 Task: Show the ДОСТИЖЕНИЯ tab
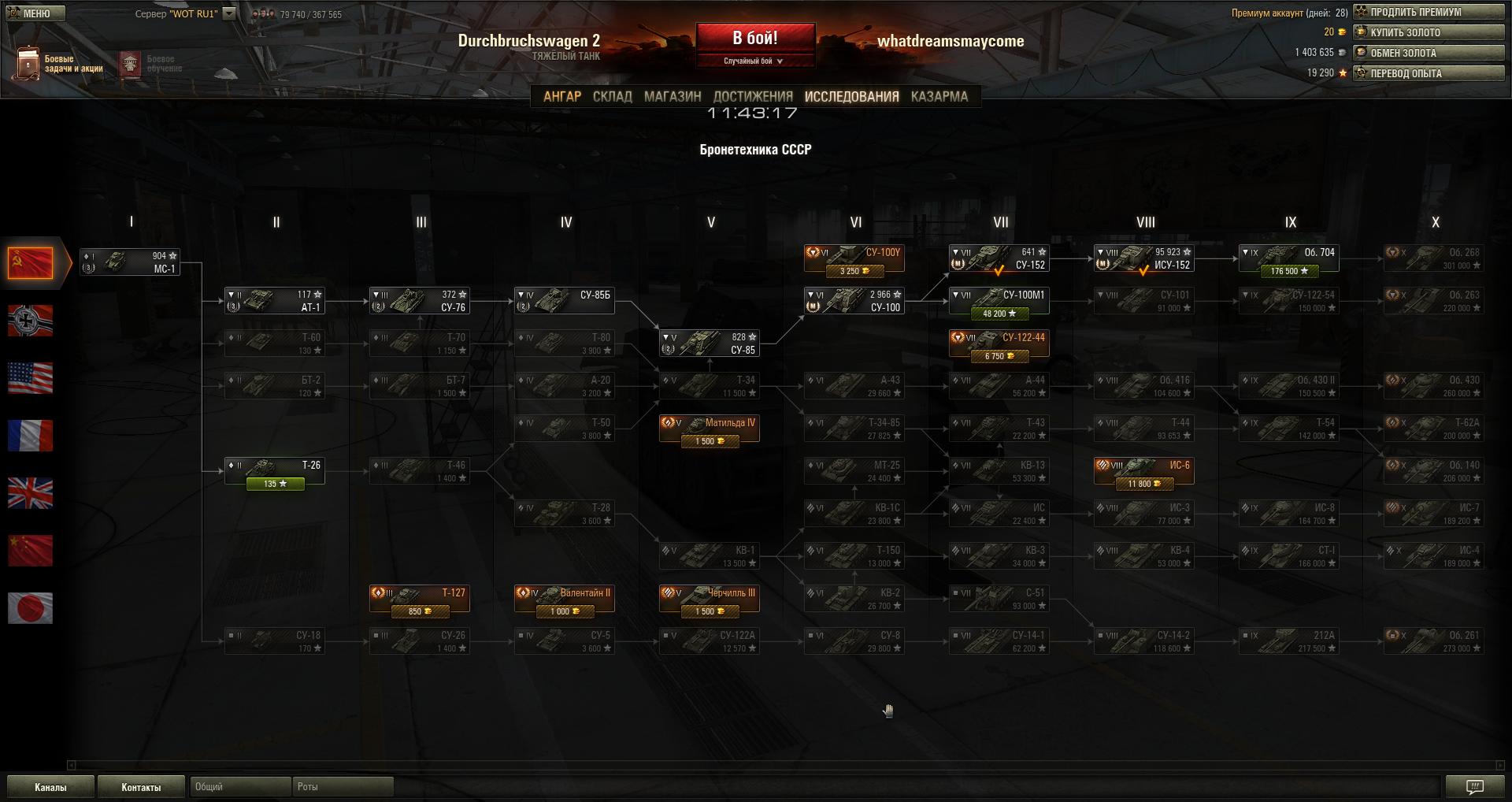(x=752, y=96)
